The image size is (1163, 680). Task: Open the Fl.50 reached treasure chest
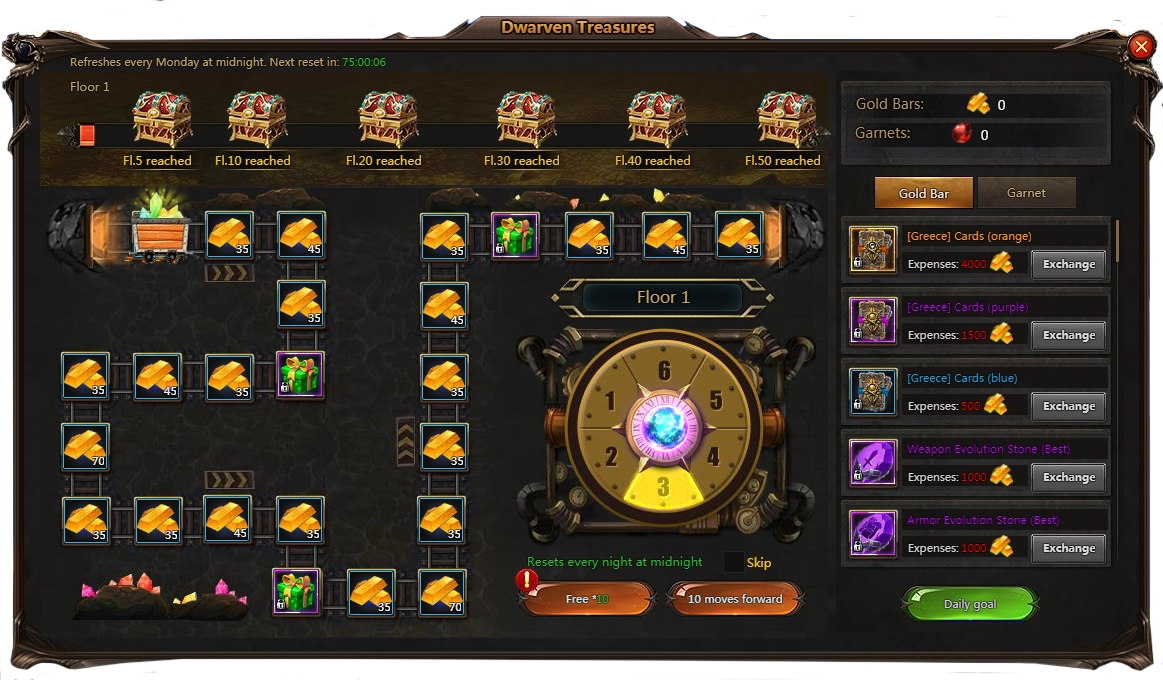(786, 120)
